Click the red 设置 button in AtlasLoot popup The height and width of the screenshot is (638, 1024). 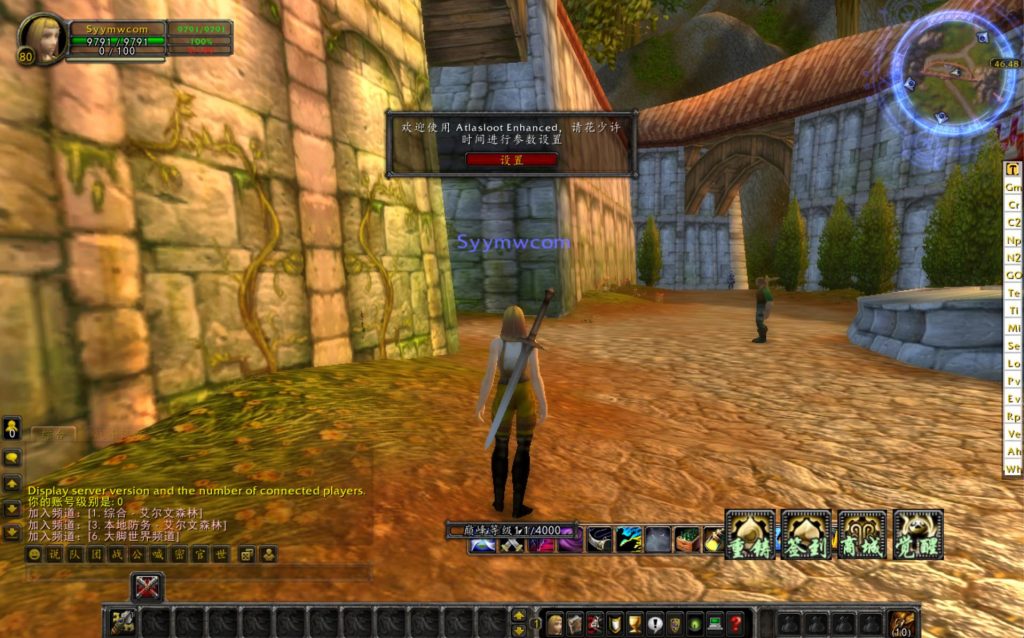pyautogui.click(x=511, y=159)
